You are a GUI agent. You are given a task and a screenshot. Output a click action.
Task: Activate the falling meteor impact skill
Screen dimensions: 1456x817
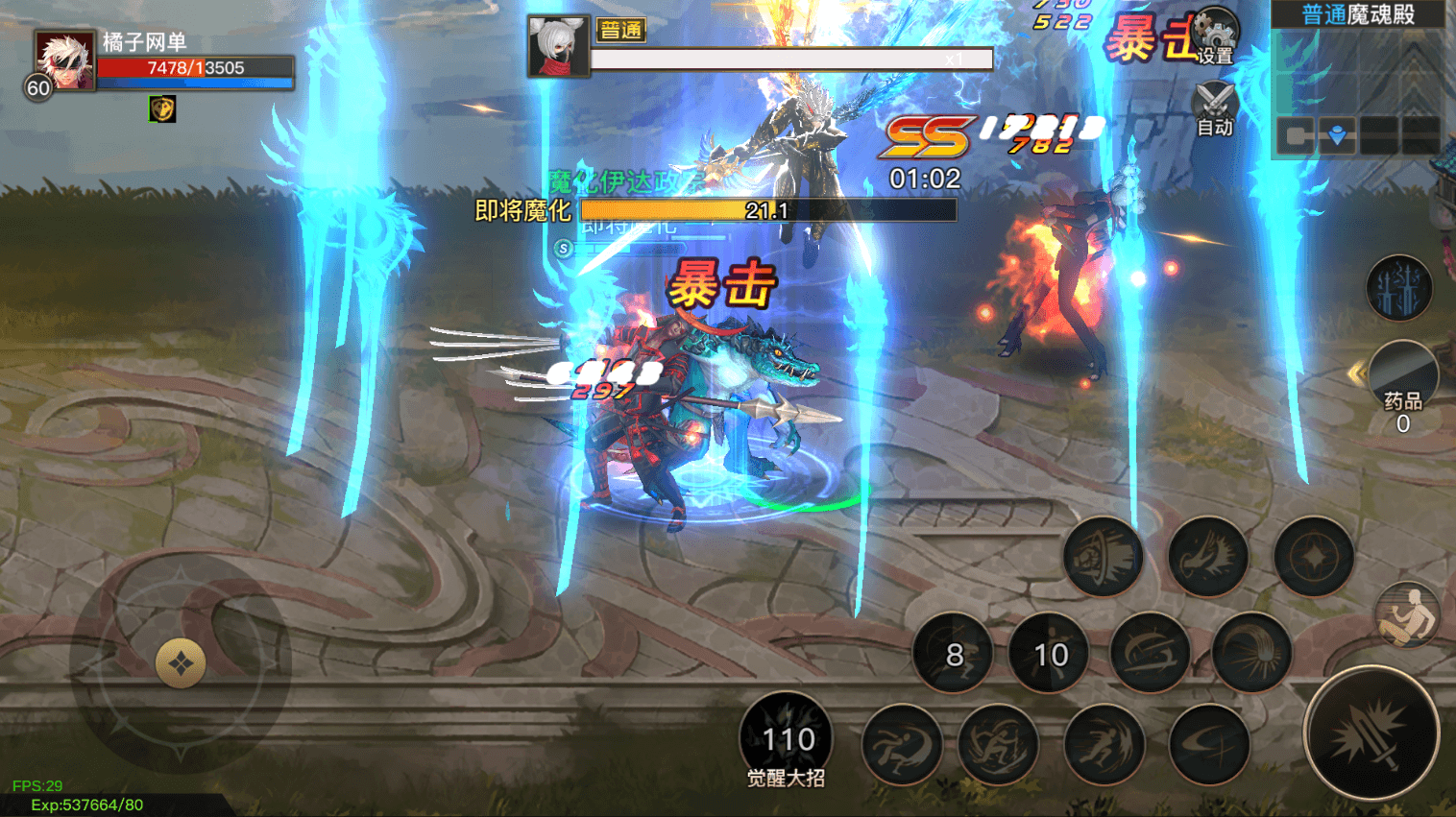1251,655
